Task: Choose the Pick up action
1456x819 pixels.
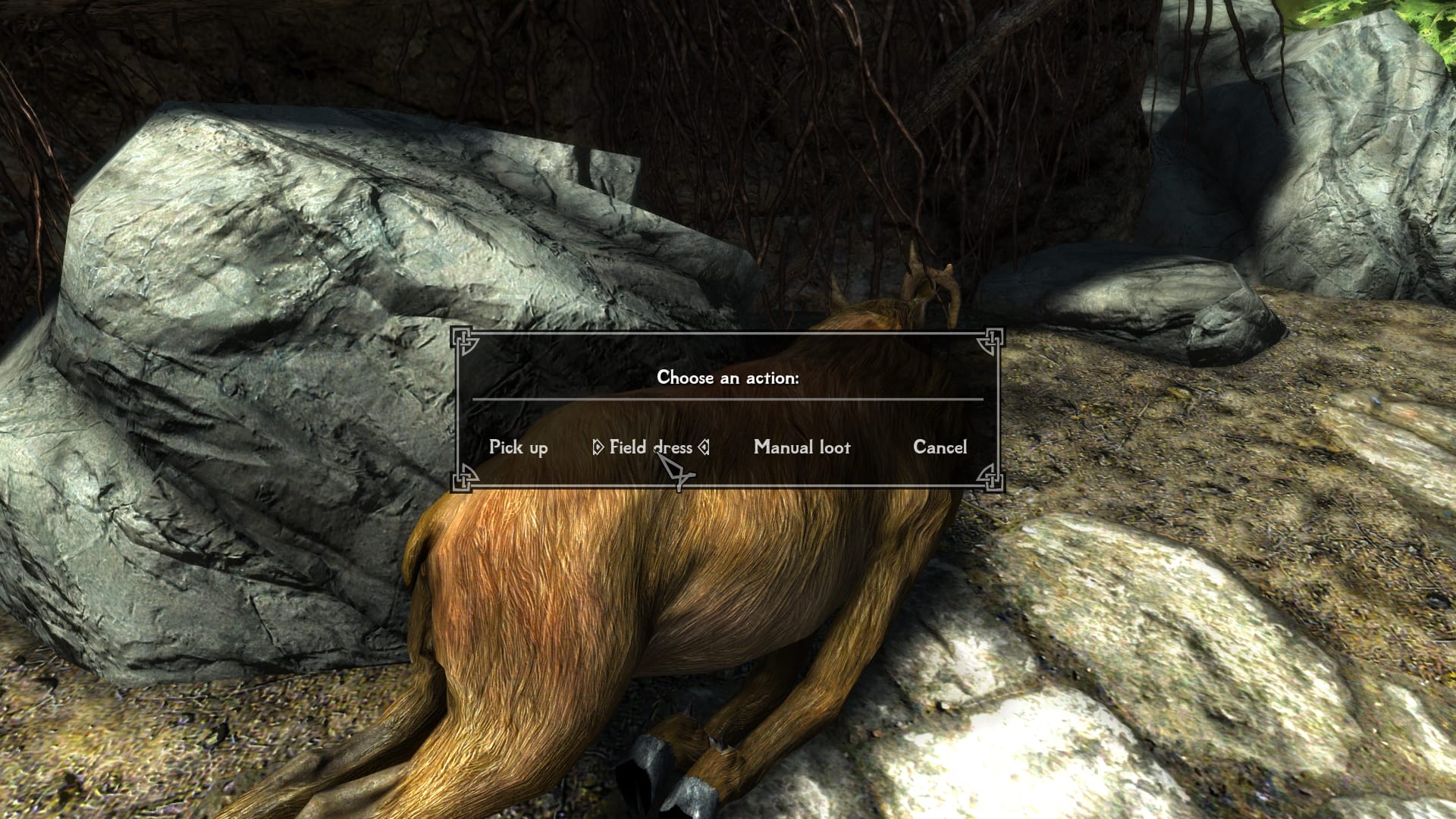Action: [518, 447]
